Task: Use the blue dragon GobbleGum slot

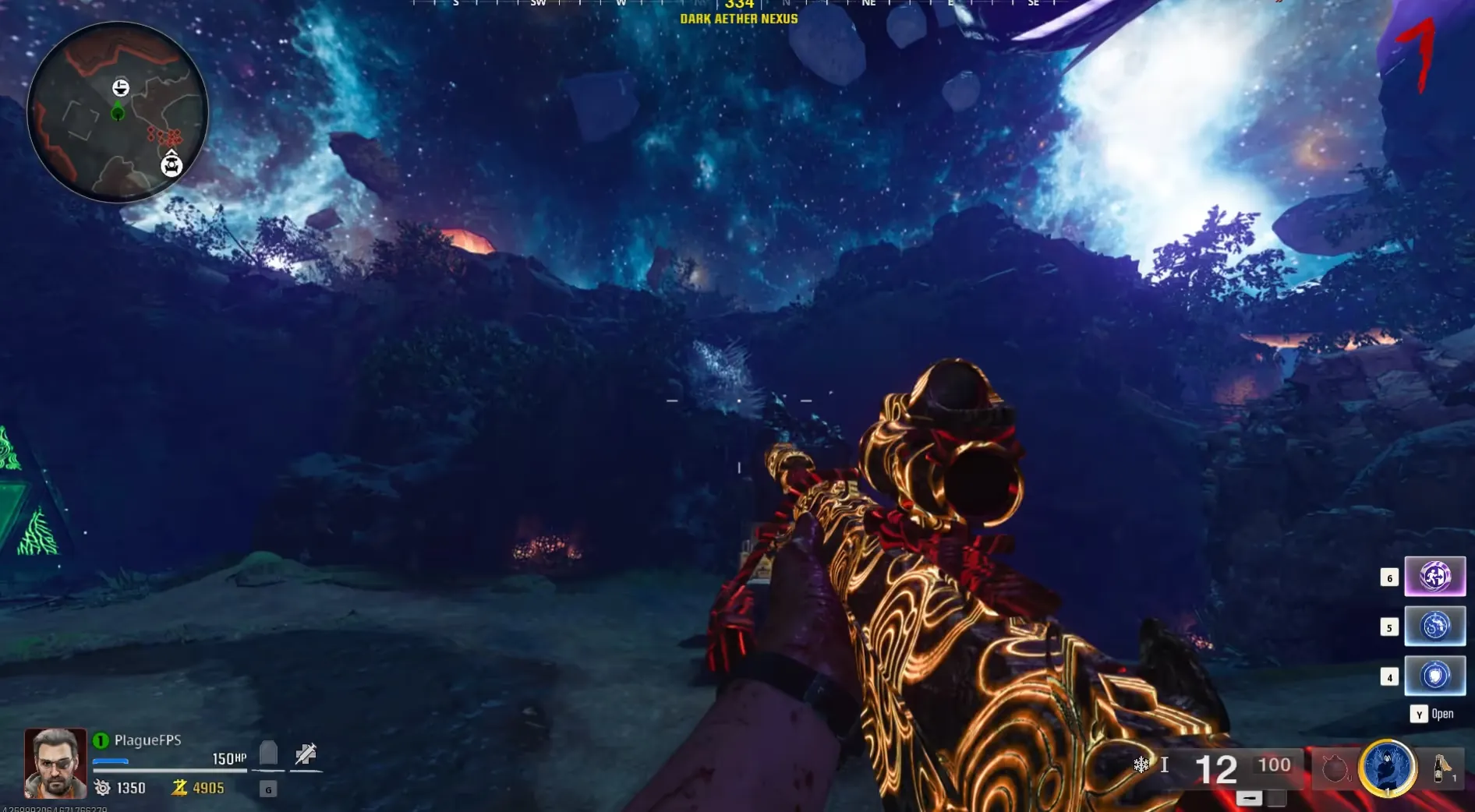Action: click(x=1434, y=627)
